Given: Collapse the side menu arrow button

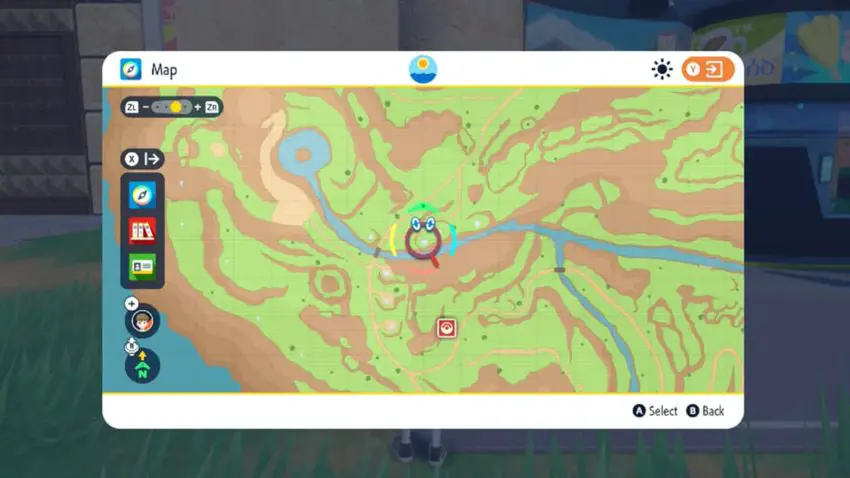Looking at the screenshot, I should click(142, 158).
